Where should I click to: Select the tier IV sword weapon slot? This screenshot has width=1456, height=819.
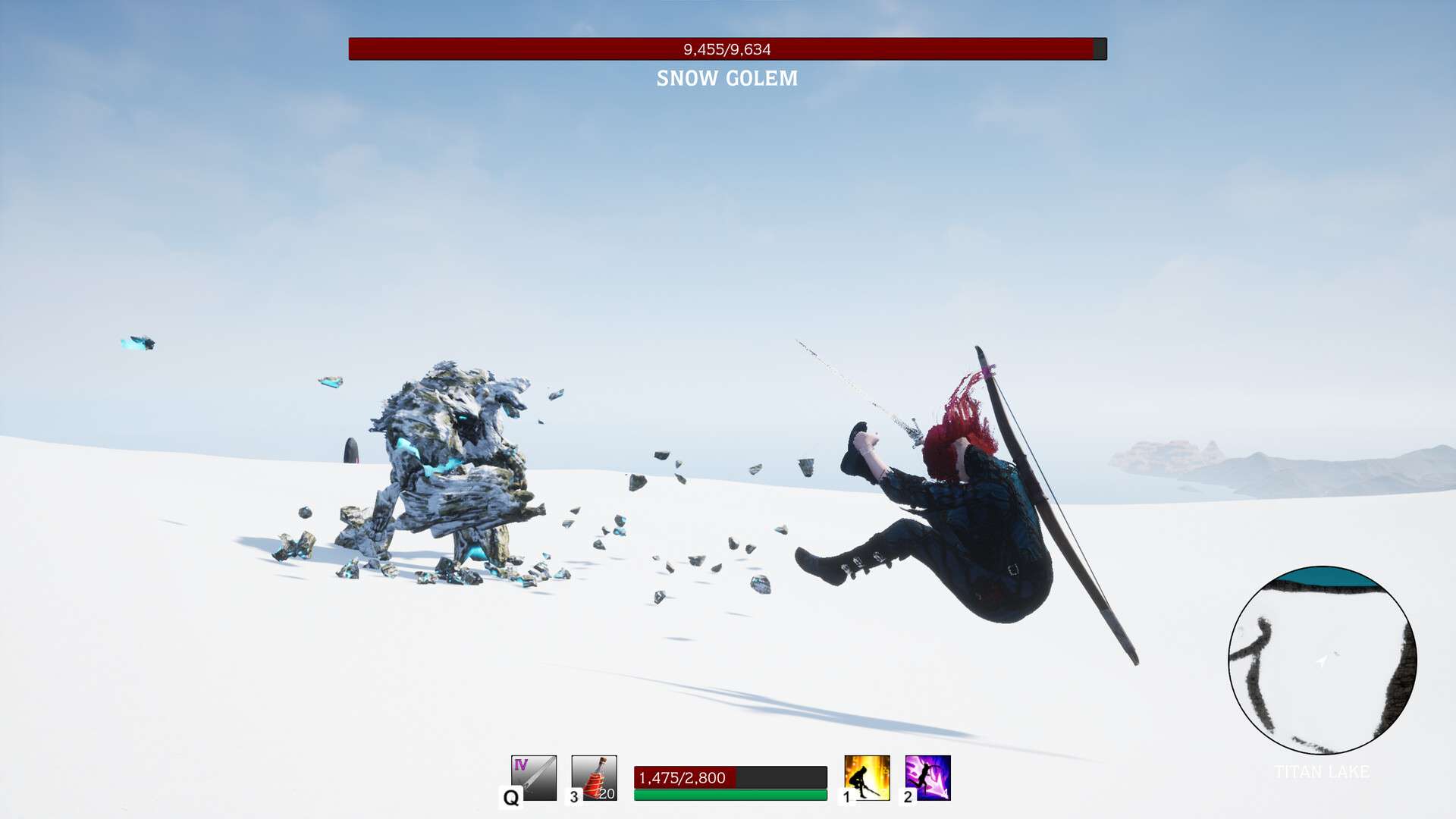pyautogui.click(x=534, y=777)
